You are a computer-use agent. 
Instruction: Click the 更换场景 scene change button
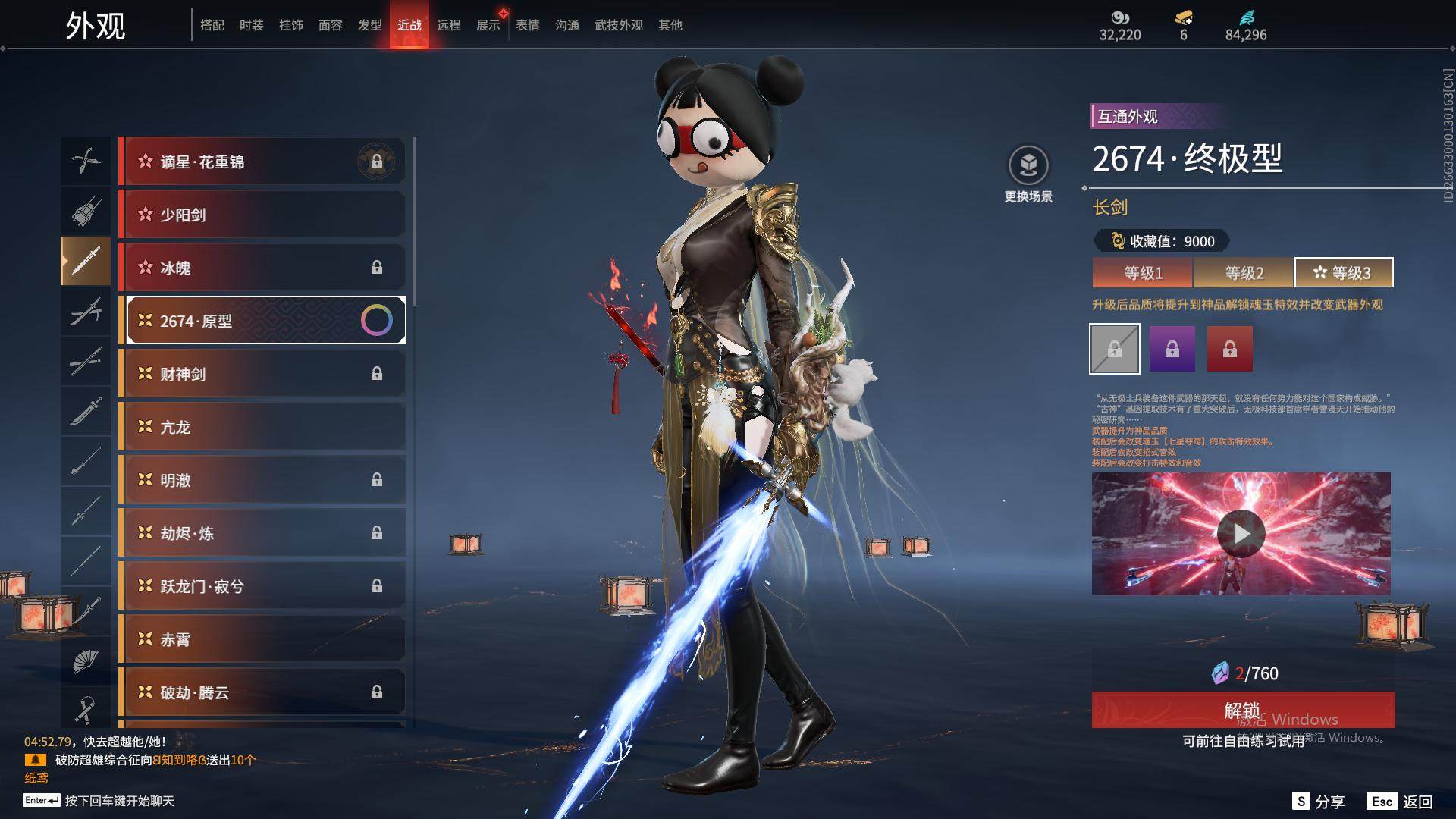[1028, 174]
